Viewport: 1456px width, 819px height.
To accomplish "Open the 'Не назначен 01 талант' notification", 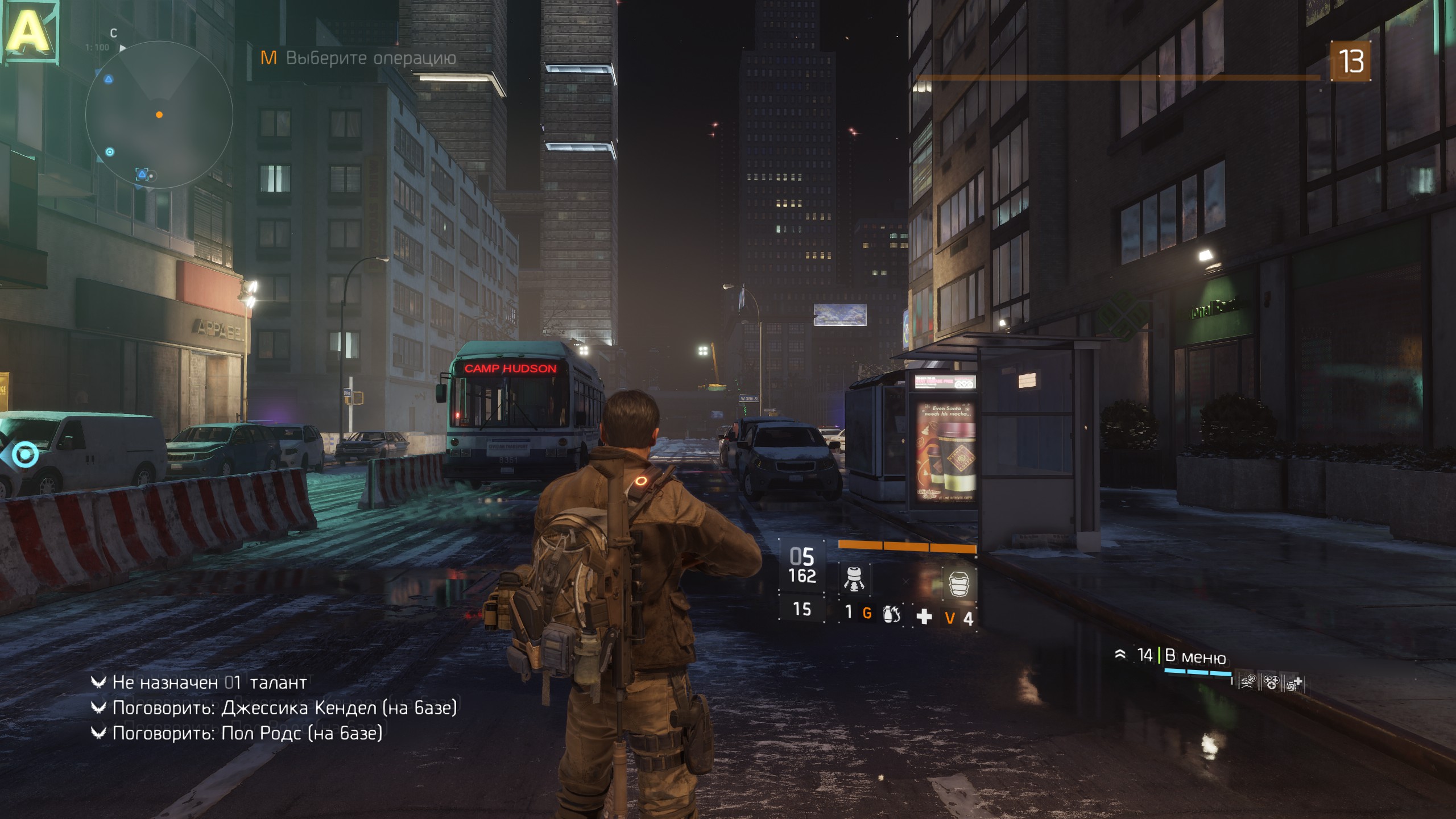I will click(x=209, y=682).
